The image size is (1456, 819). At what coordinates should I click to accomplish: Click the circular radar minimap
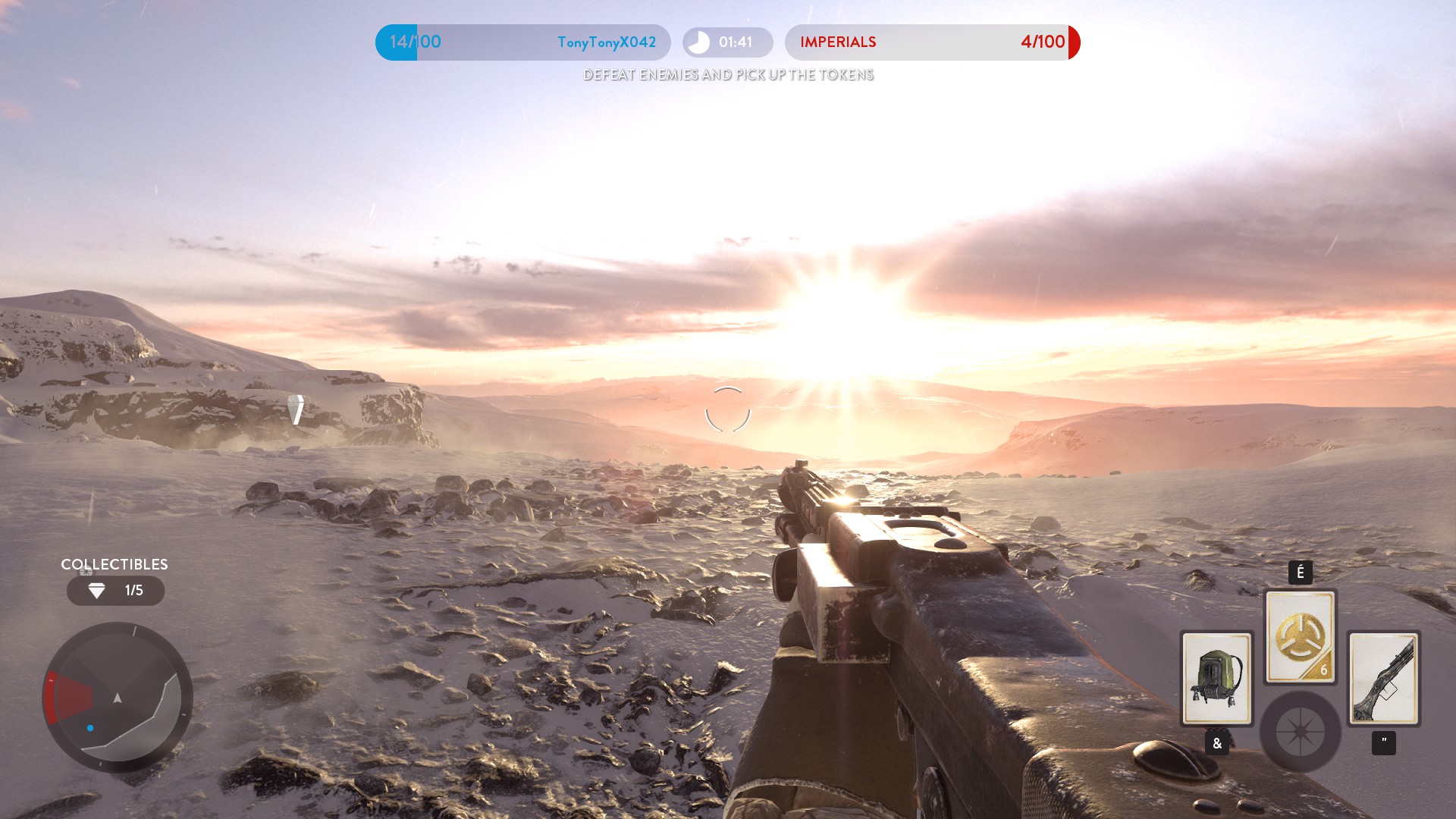click(x=118, y=697)
